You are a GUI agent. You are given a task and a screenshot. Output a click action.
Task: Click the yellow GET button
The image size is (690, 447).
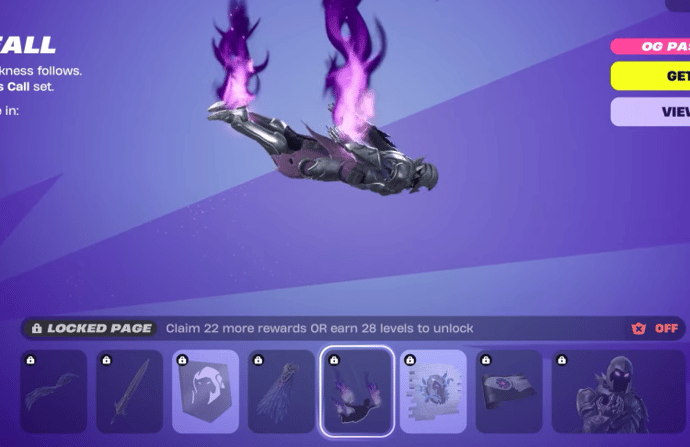point(650,76)
